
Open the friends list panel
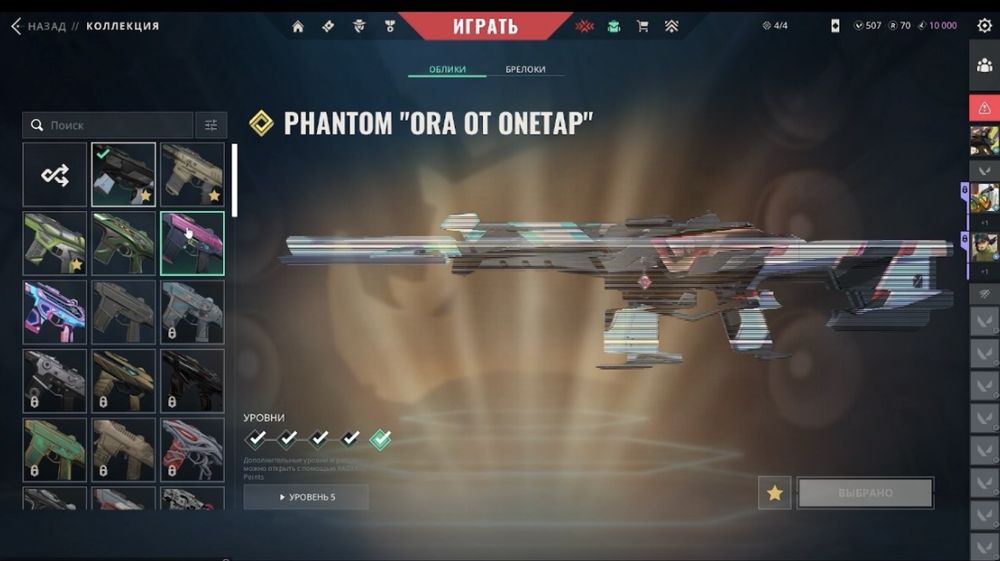984,66
